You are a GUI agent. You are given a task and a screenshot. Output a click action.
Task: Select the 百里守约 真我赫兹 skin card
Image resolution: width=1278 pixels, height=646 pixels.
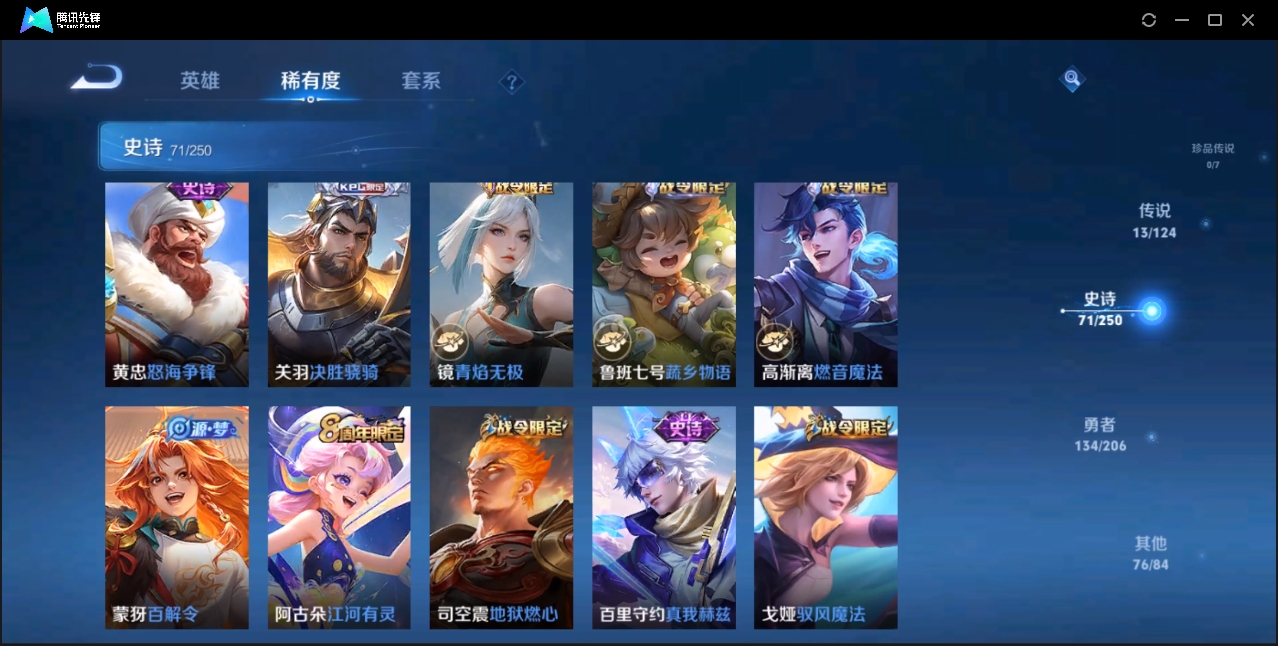(x=664, y=517)
